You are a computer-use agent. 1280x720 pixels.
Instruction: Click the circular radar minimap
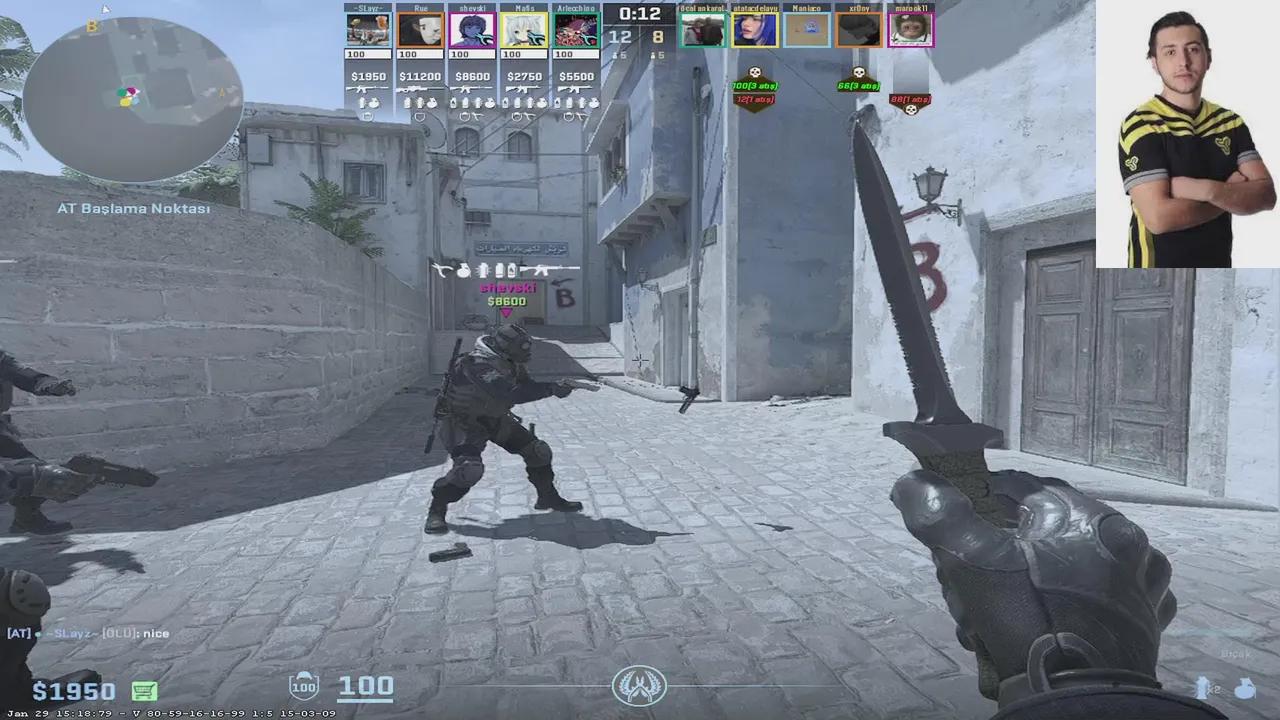(132, 98)
